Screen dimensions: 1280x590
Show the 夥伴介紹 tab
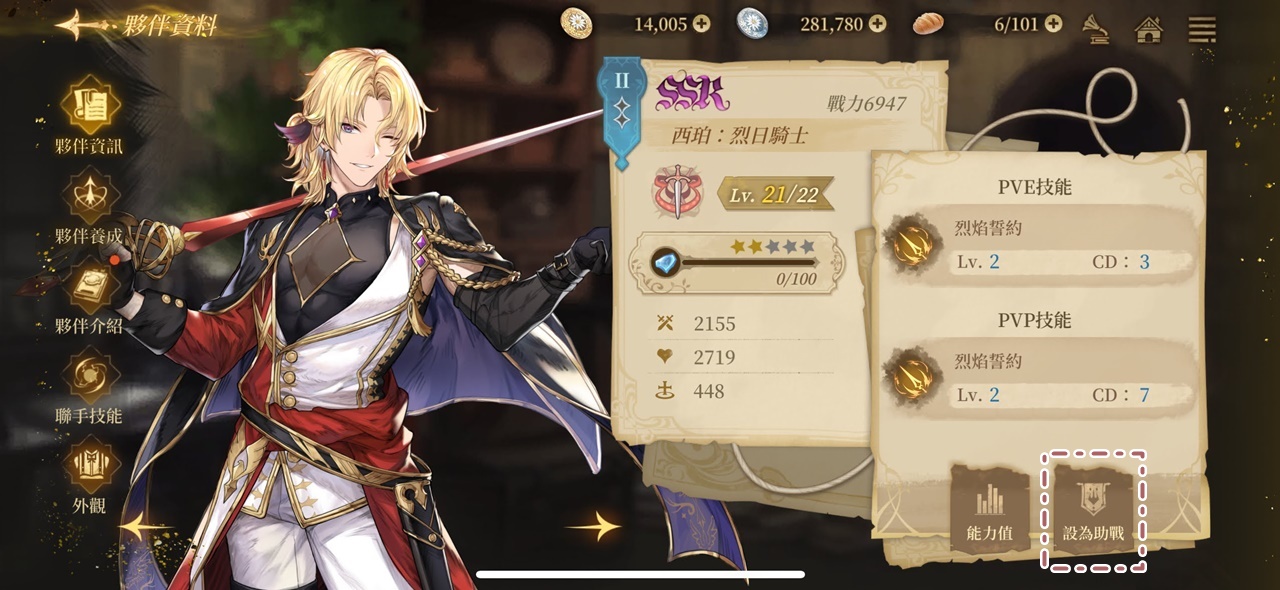pyautogui.click(x=90, y=292)
